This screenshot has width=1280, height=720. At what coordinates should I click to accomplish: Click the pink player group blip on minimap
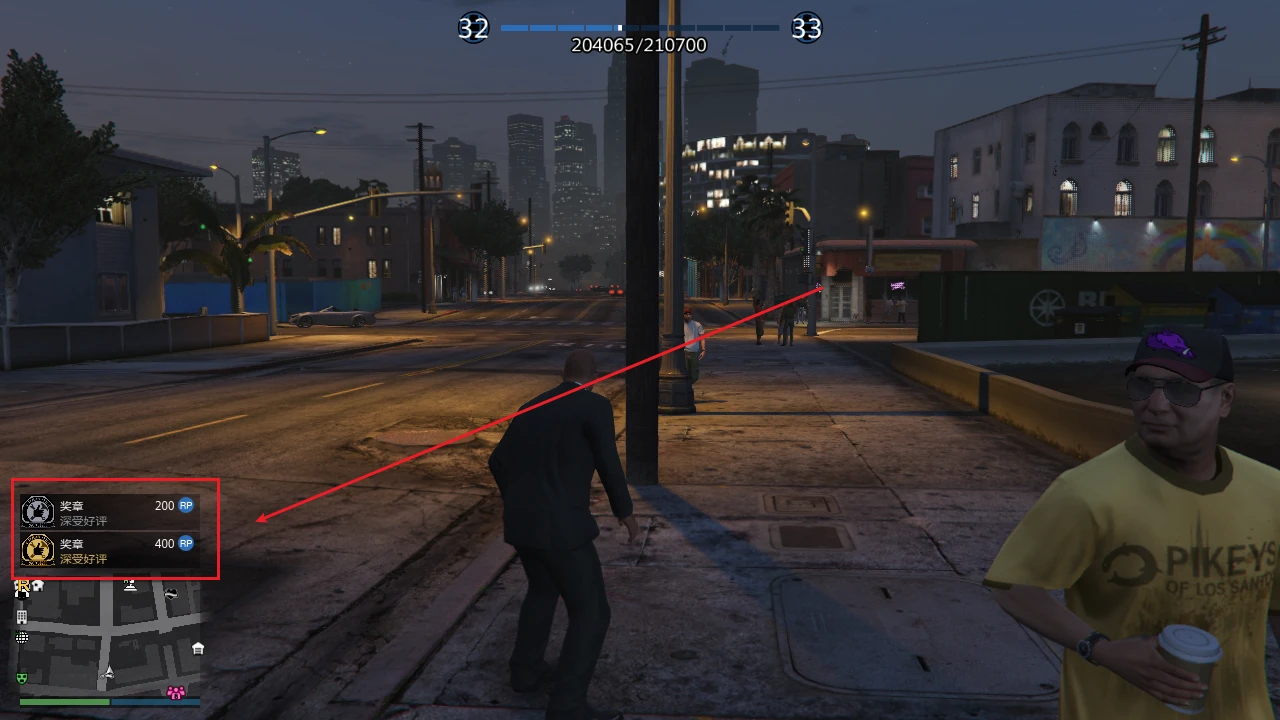click(x=176, y=693)
